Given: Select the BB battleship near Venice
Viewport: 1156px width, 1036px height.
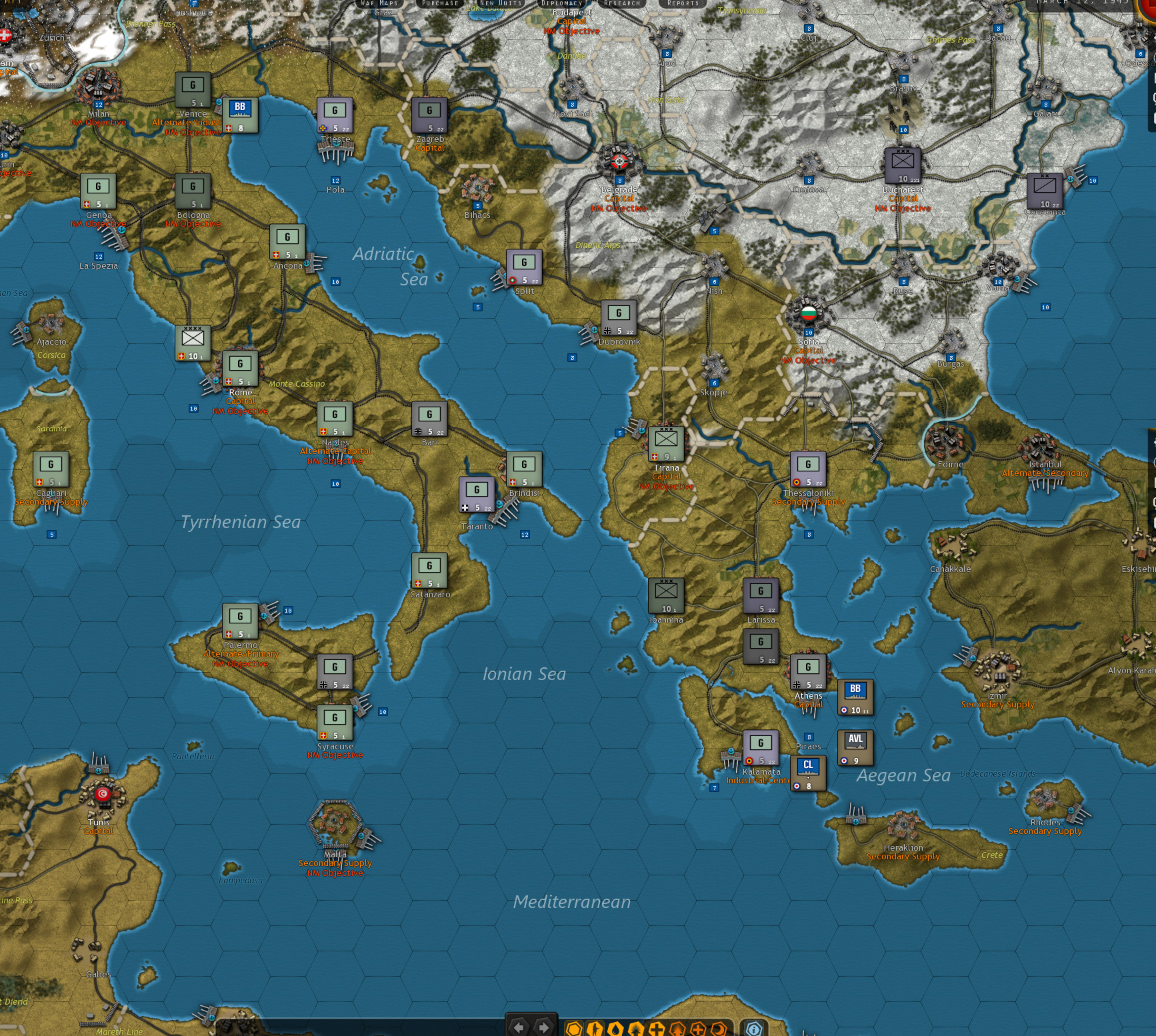Looking at the screenshot, I should 240,115.
